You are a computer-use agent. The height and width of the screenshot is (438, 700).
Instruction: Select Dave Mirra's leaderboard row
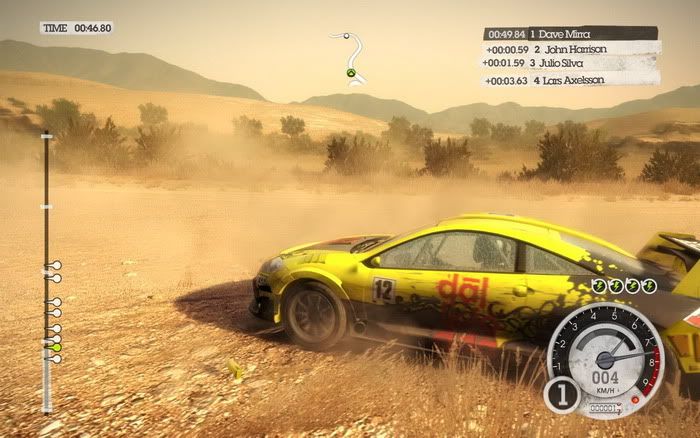coord(570,33)
